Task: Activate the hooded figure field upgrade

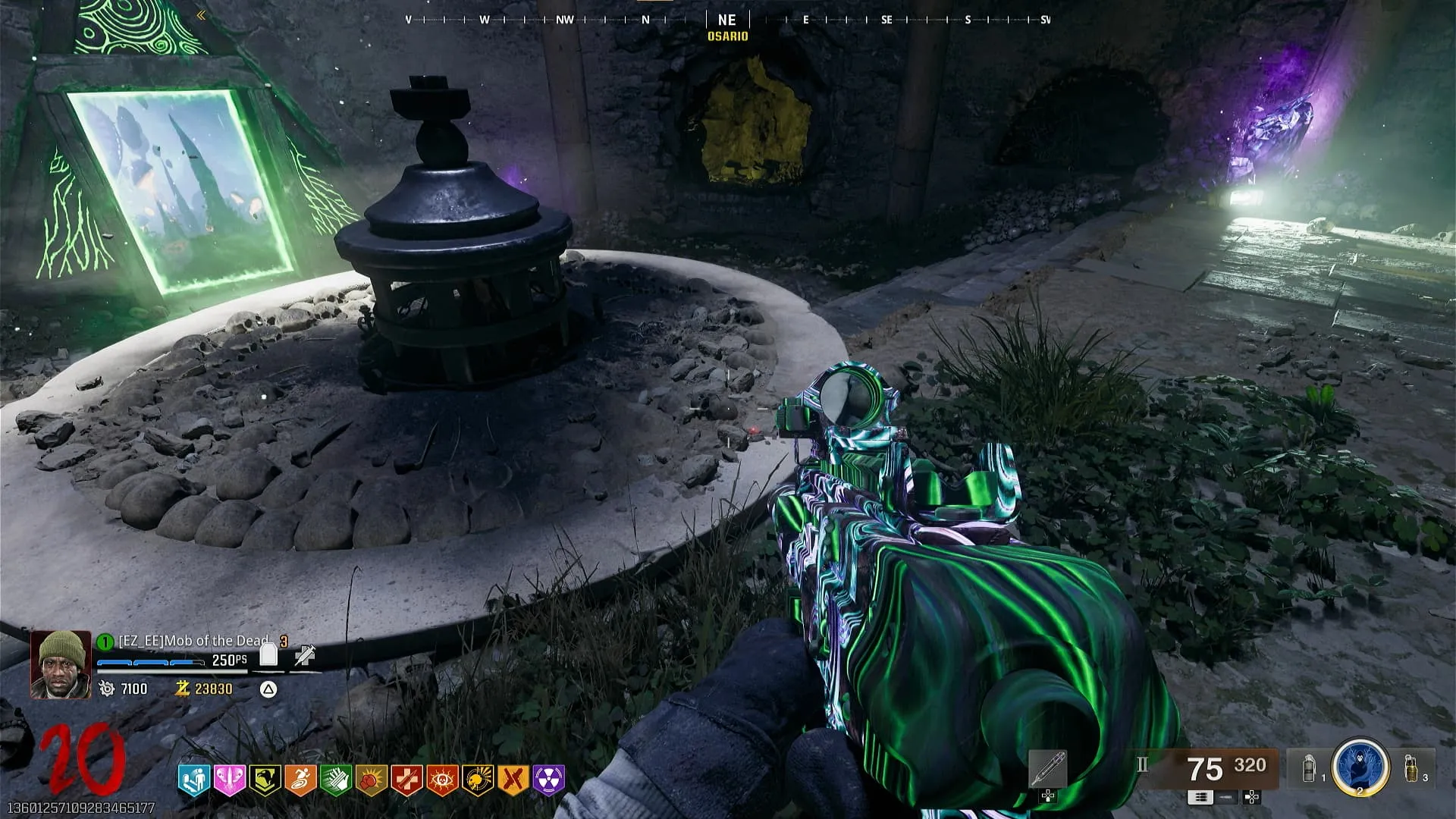Action: [1360, 767]
